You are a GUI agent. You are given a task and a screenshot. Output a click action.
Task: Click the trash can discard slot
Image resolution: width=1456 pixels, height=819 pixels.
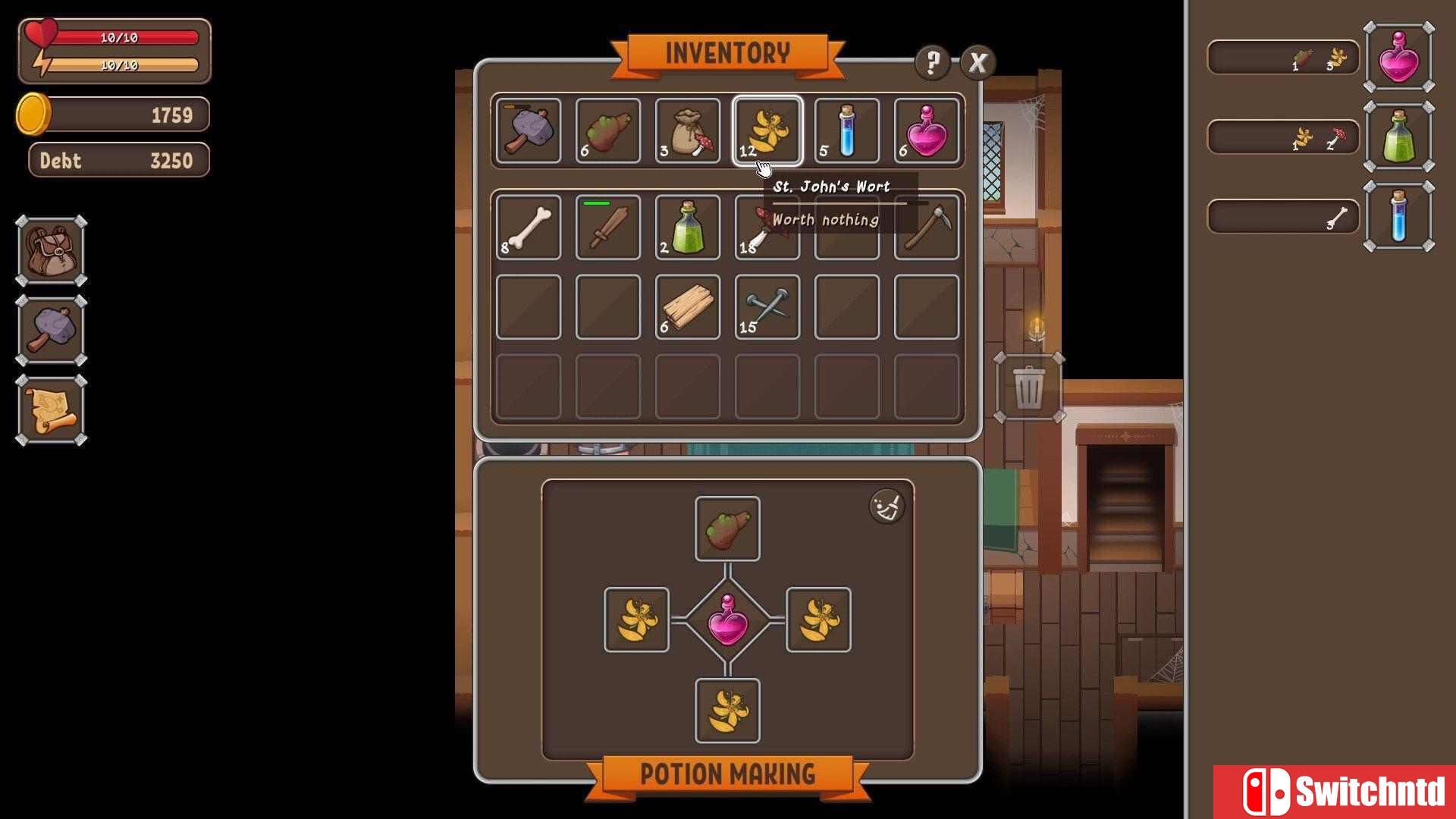coord(1029,388)
